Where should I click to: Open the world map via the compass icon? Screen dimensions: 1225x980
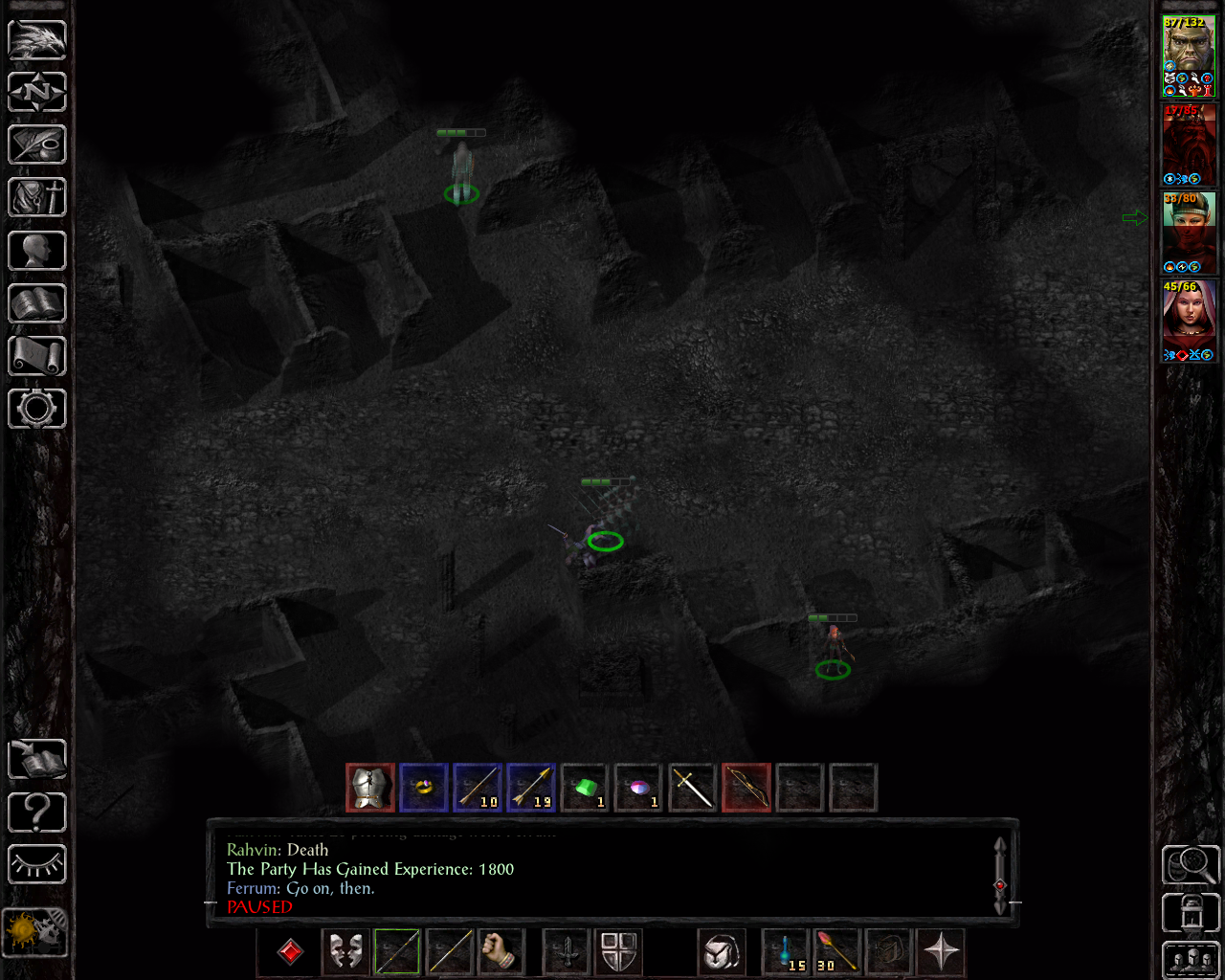pos(36,92)
